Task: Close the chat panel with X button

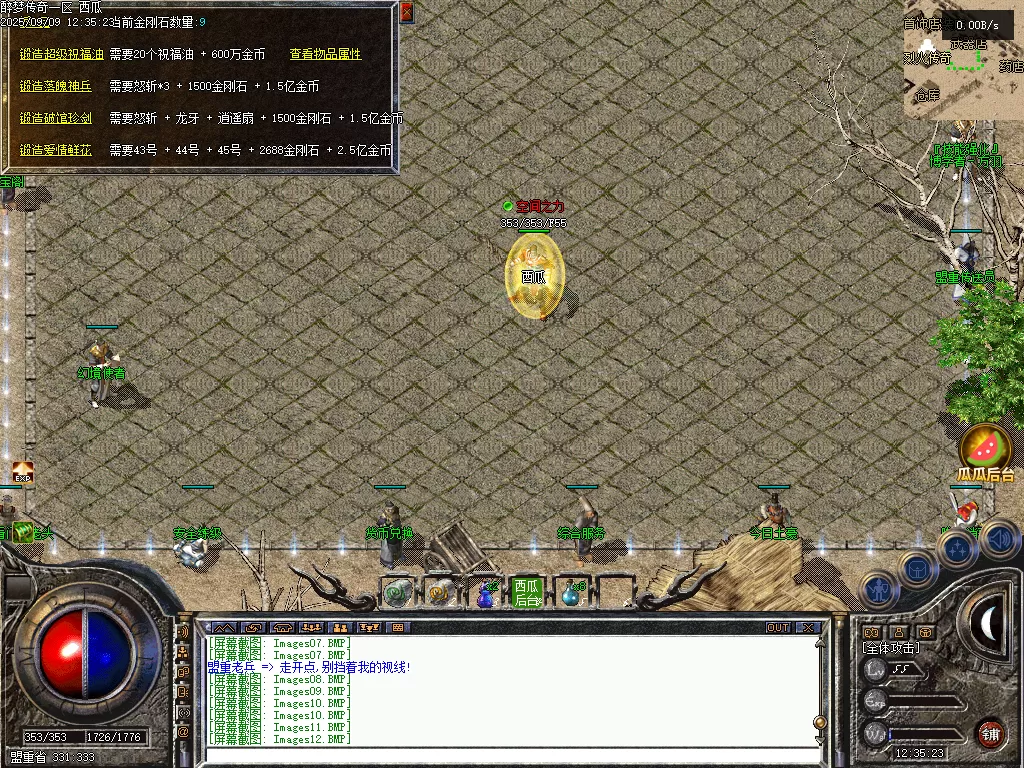Action: click(808, 628)
